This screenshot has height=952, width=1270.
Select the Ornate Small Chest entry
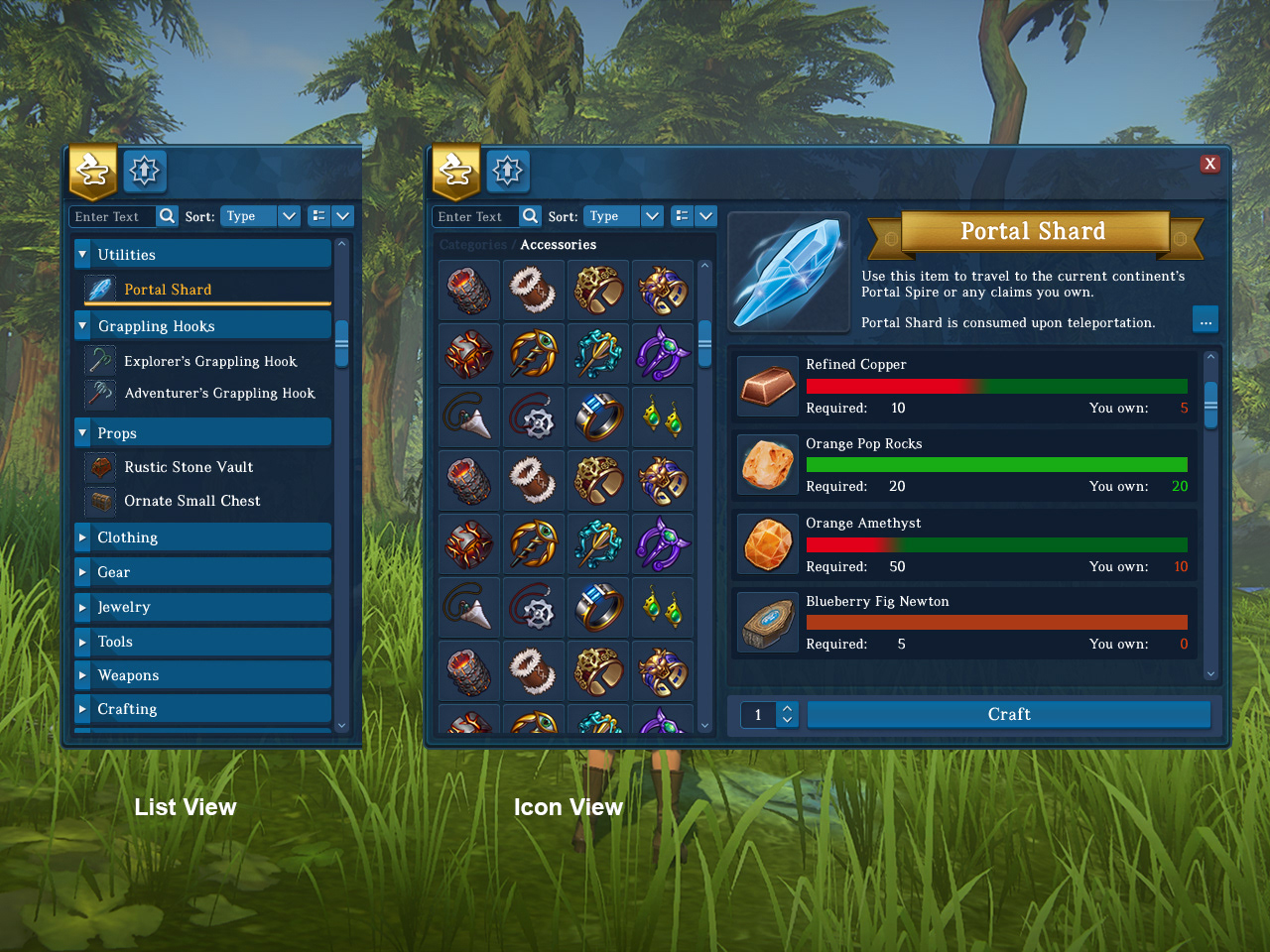(191, 501)
